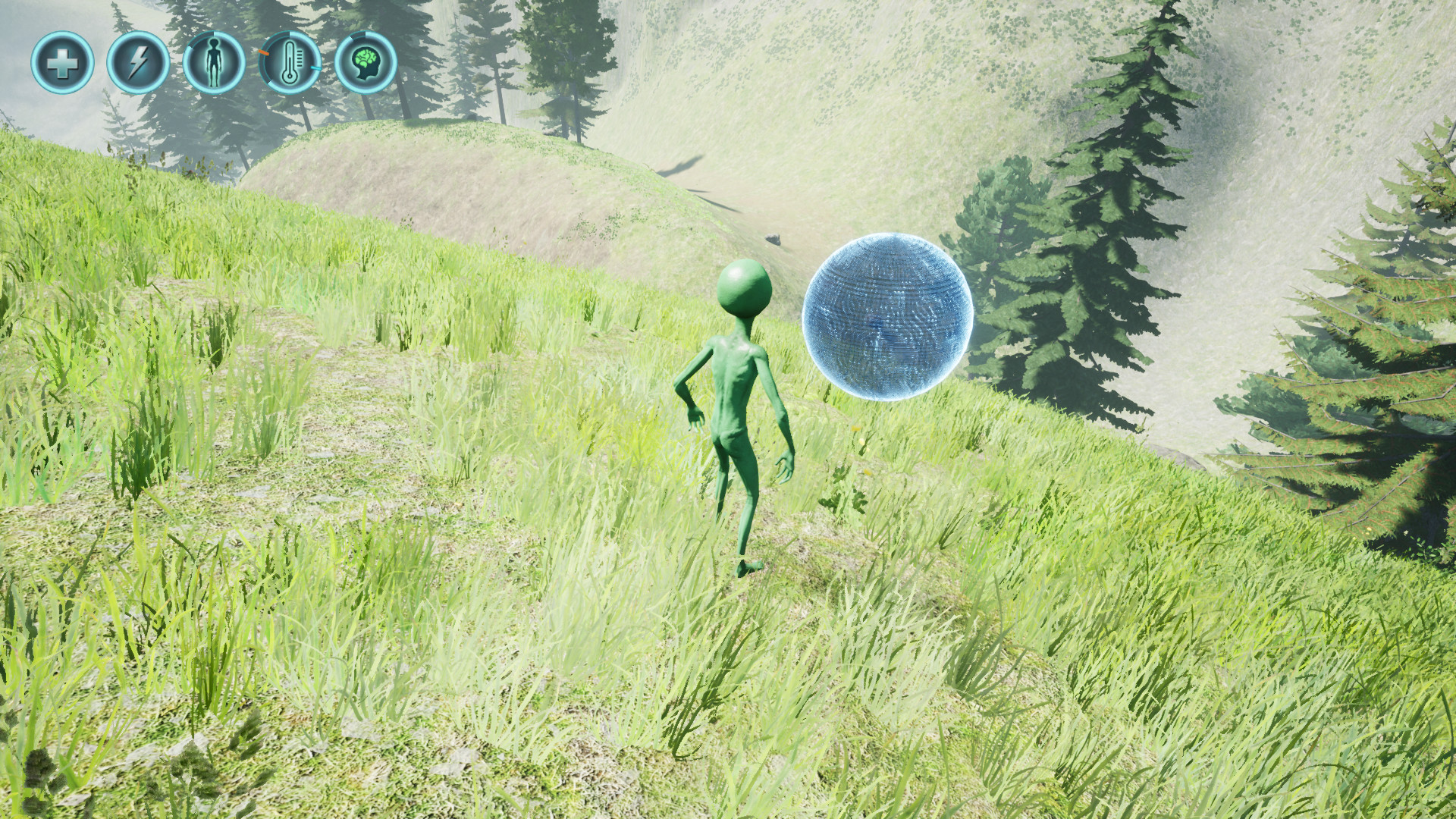Click the orange marker on the temperature gauge
Image resolution: width=1456 pixels, height=819 pixels.
(x=264, y=53)
